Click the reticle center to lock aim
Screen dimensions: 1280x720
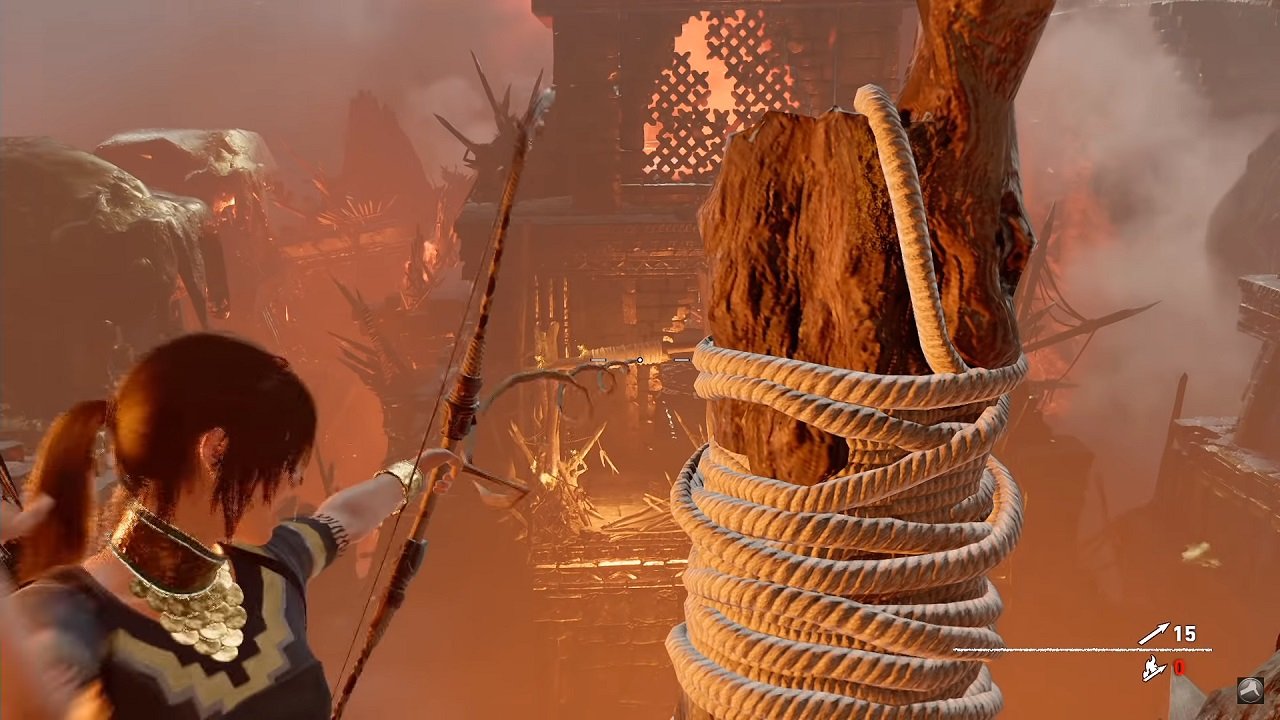tap(640, 360)
